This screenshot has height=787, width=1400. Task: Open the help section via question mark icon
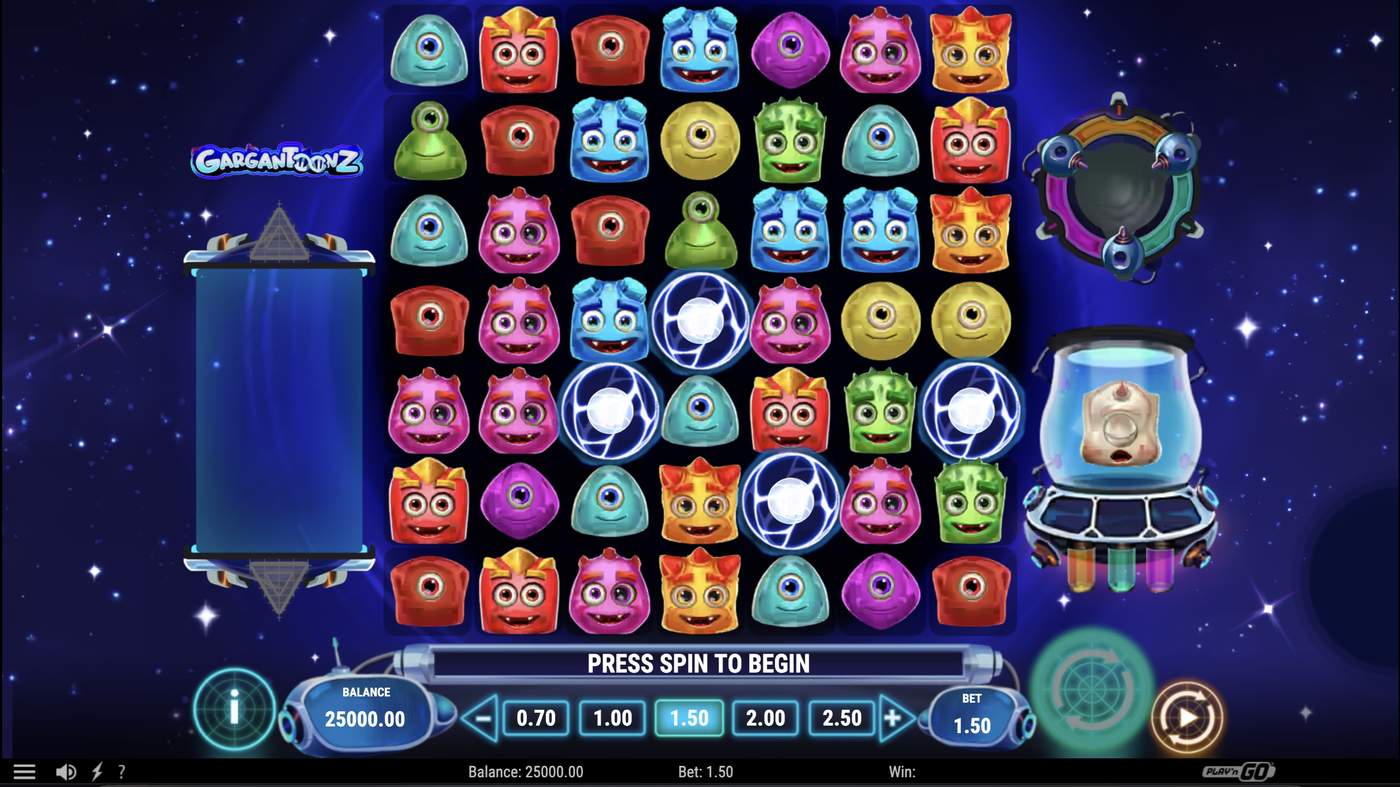[121, 770]
